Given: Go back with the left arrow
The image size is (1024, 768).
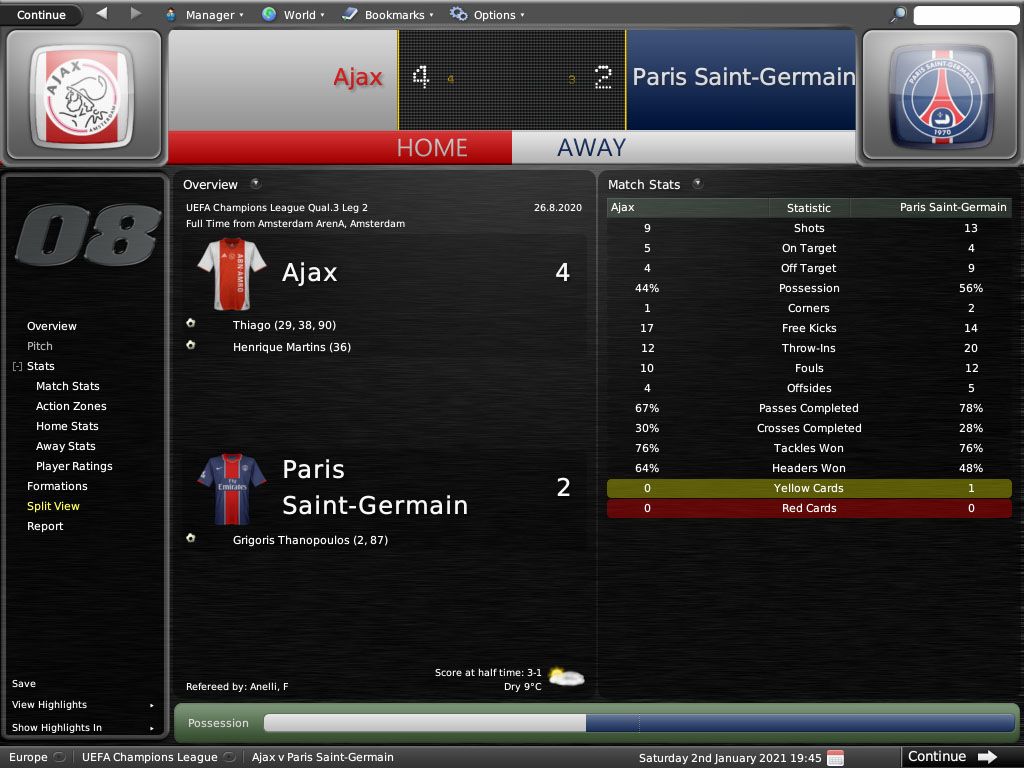Looking at the screenshot, I should [x=102, y=14].
